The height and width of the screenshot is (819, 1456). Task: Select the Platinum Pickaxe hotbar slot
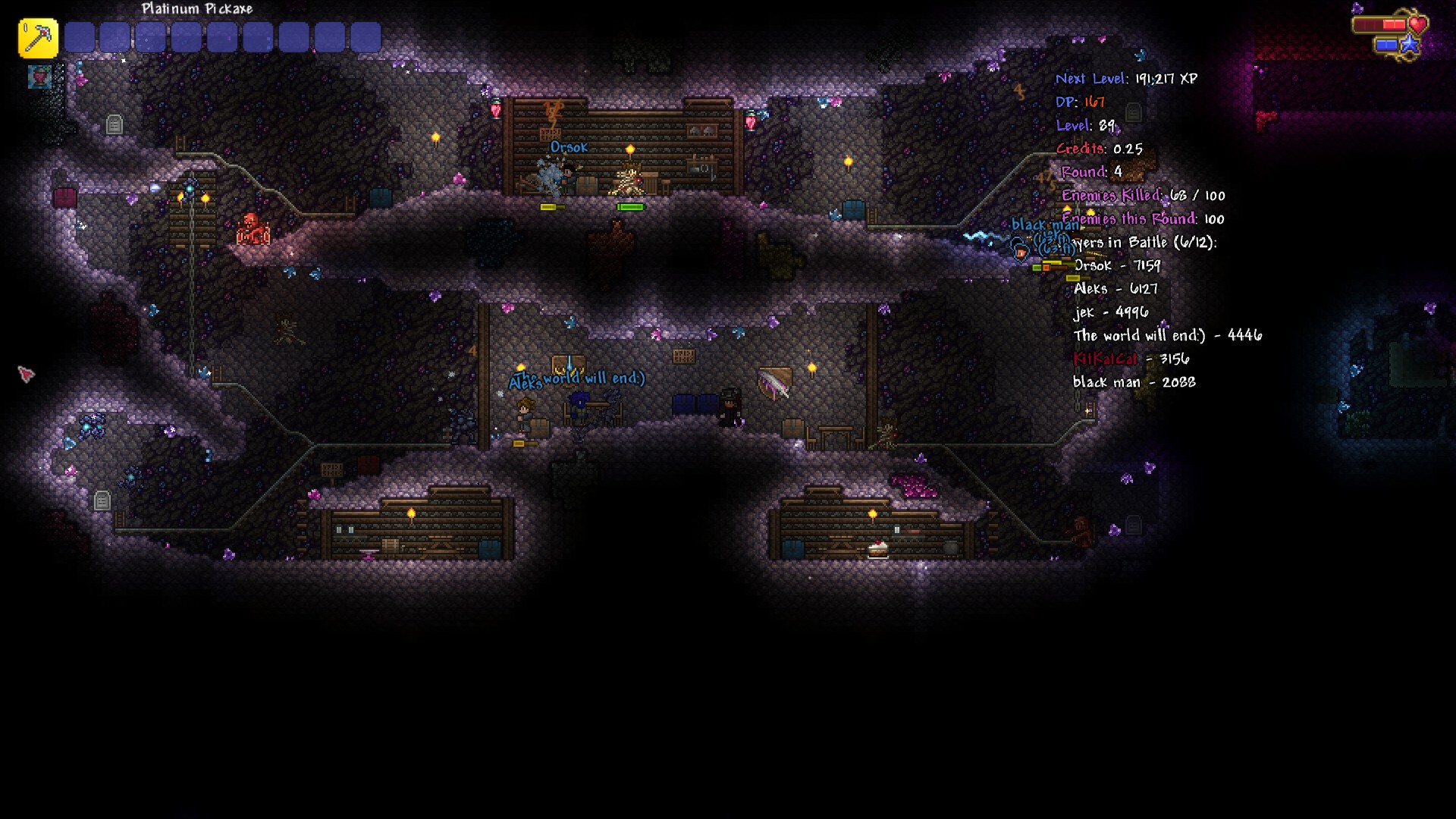point(38,38)
